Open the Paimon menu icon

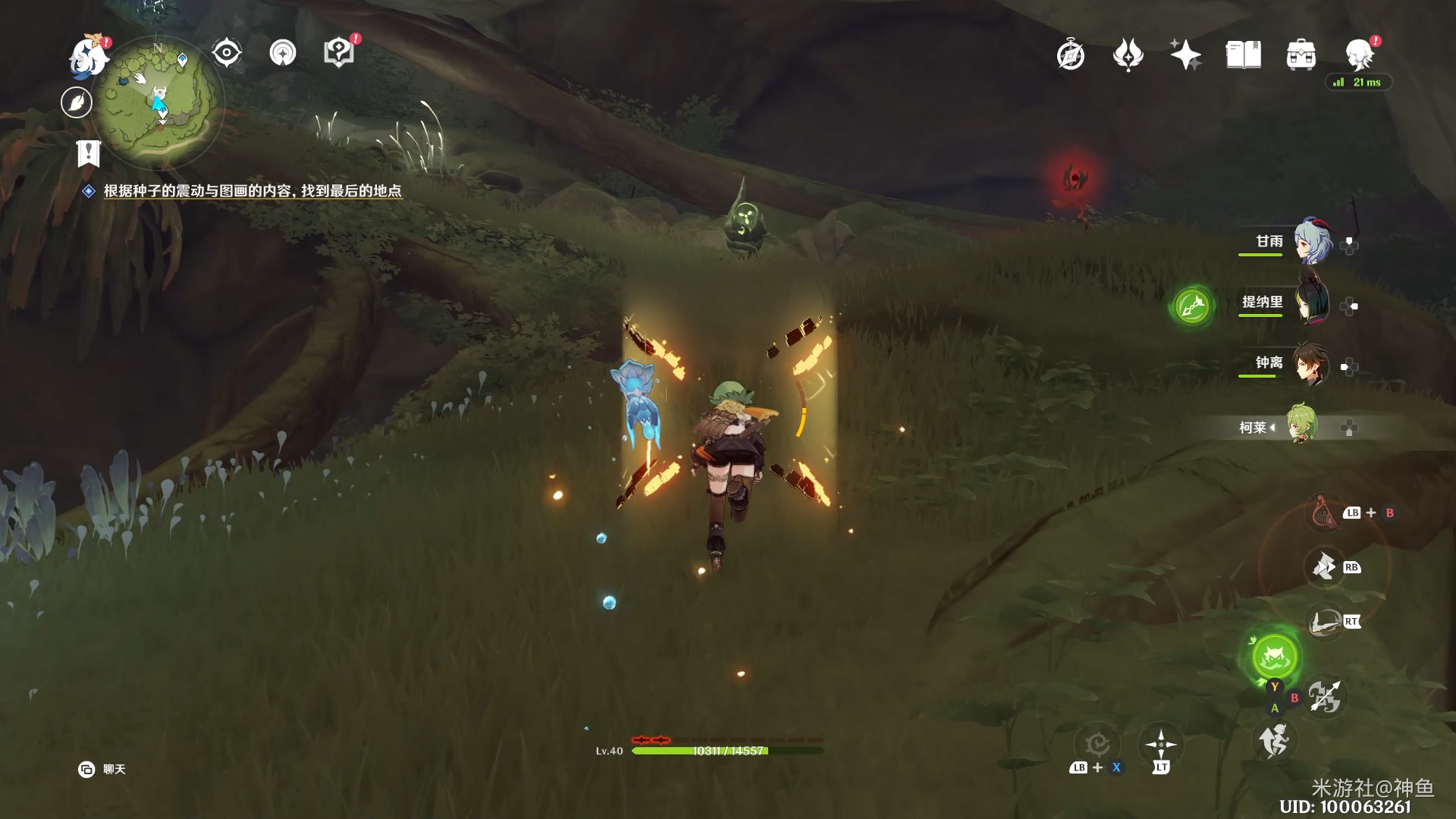tap(88, 56)
